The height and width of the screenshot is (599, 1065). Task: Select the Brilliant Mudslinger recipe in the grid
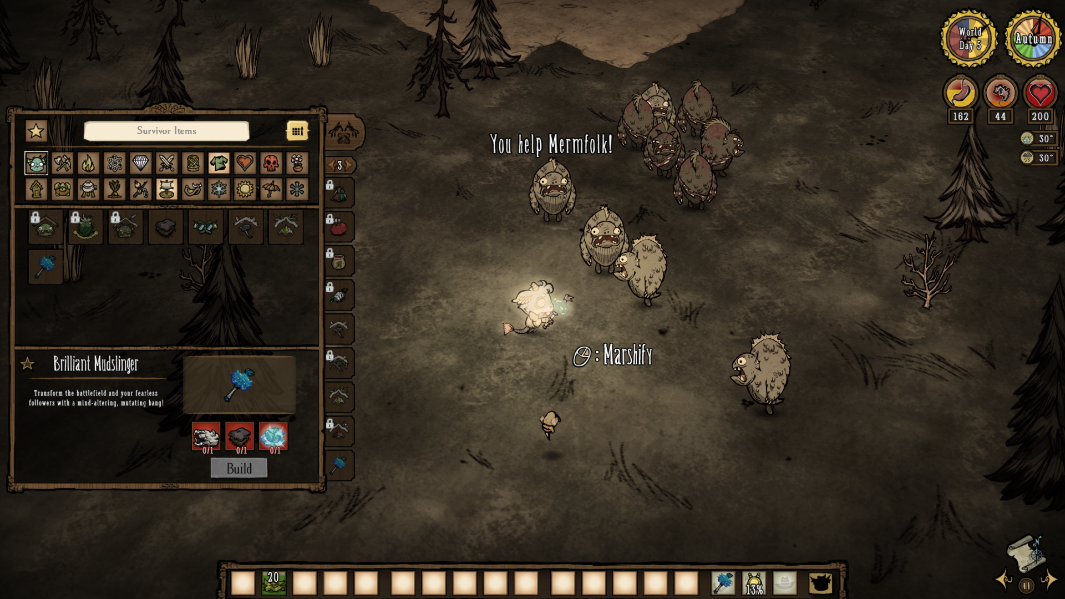click(46, 266)
